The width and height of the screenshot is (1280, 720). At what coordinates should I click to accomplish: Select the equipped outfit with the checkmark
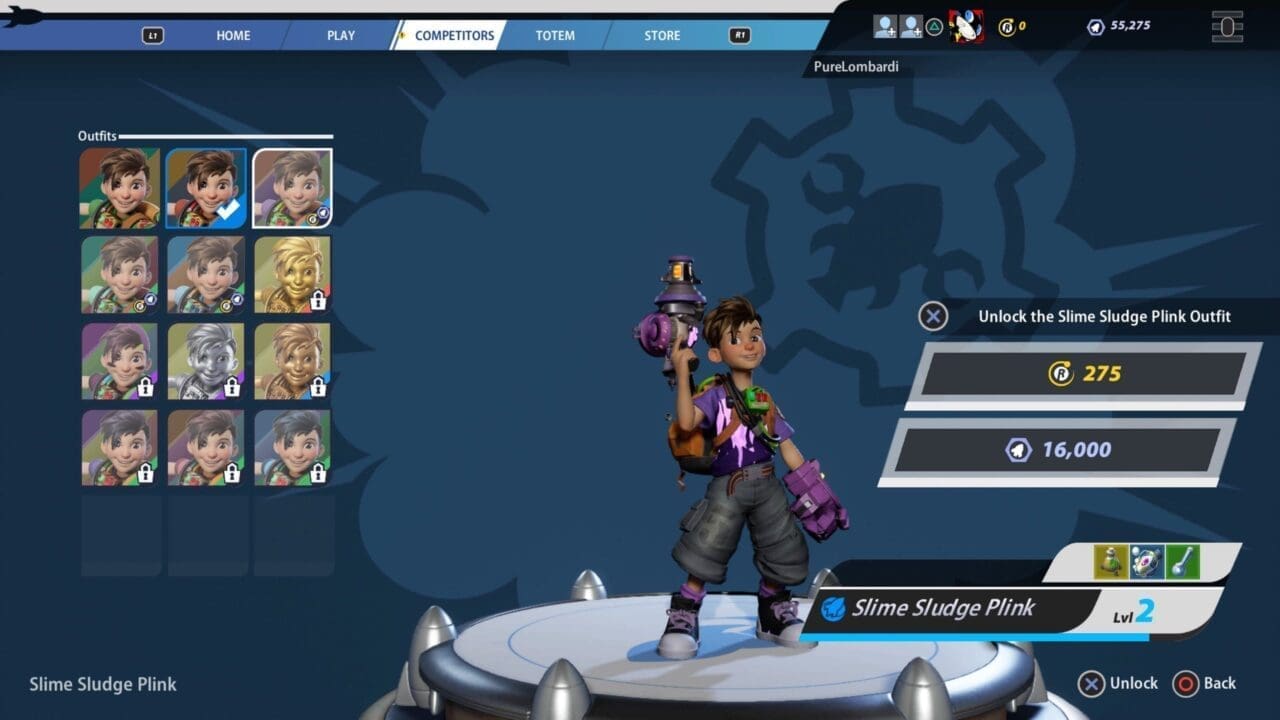click(206, 188)
